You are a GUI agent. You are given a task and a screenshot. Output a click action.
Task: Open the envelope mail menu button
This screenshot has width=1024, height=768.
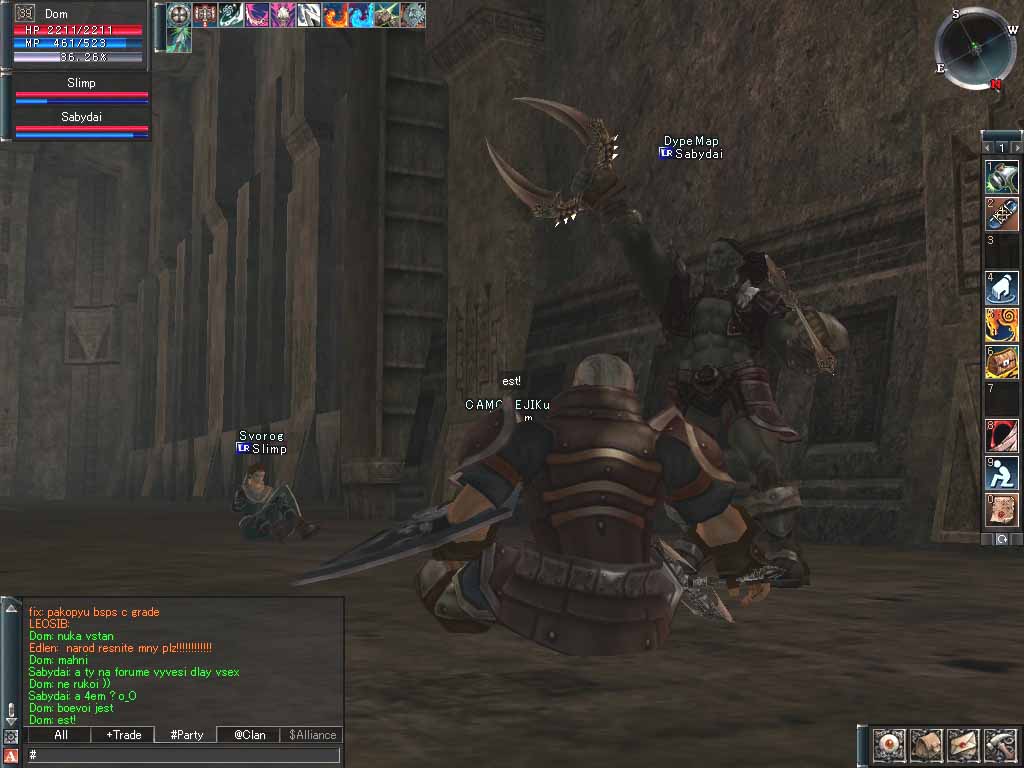(963, 745)
